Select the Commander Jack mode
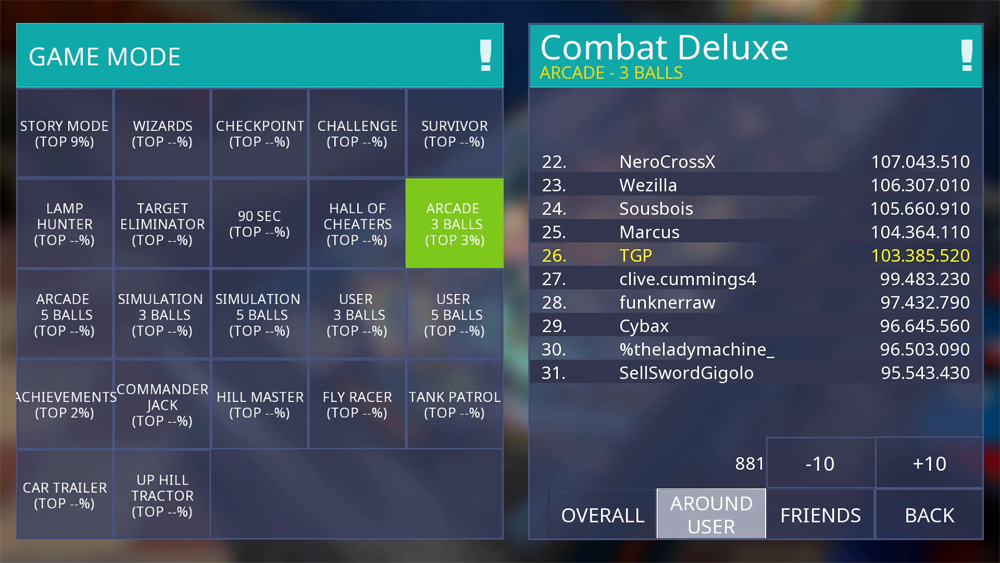Image resolution: width=1000 pixels, height=563 pixels. point(162,404)
